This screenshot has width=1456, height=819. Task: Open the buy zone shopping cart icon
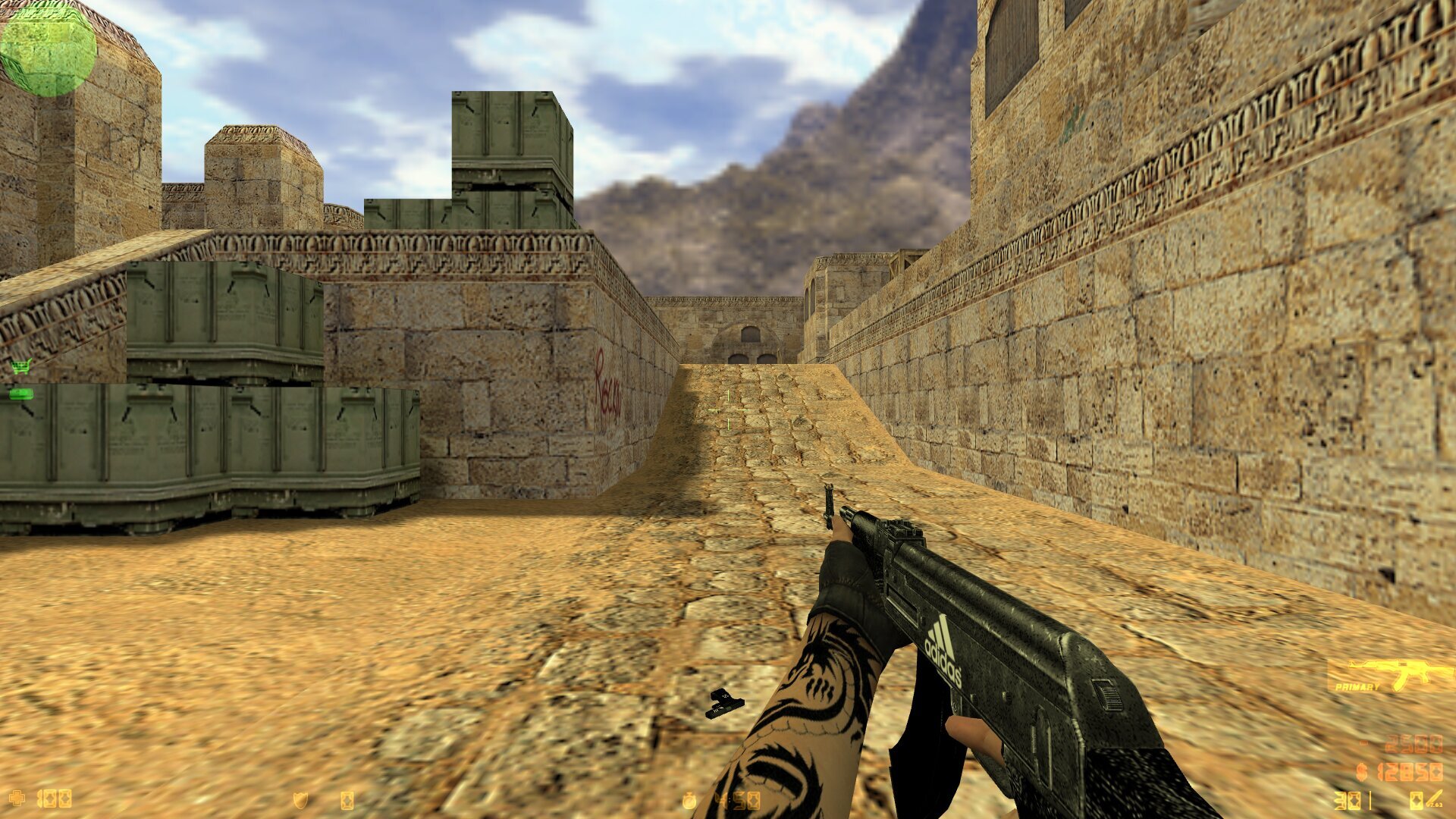tap(20, 368)
